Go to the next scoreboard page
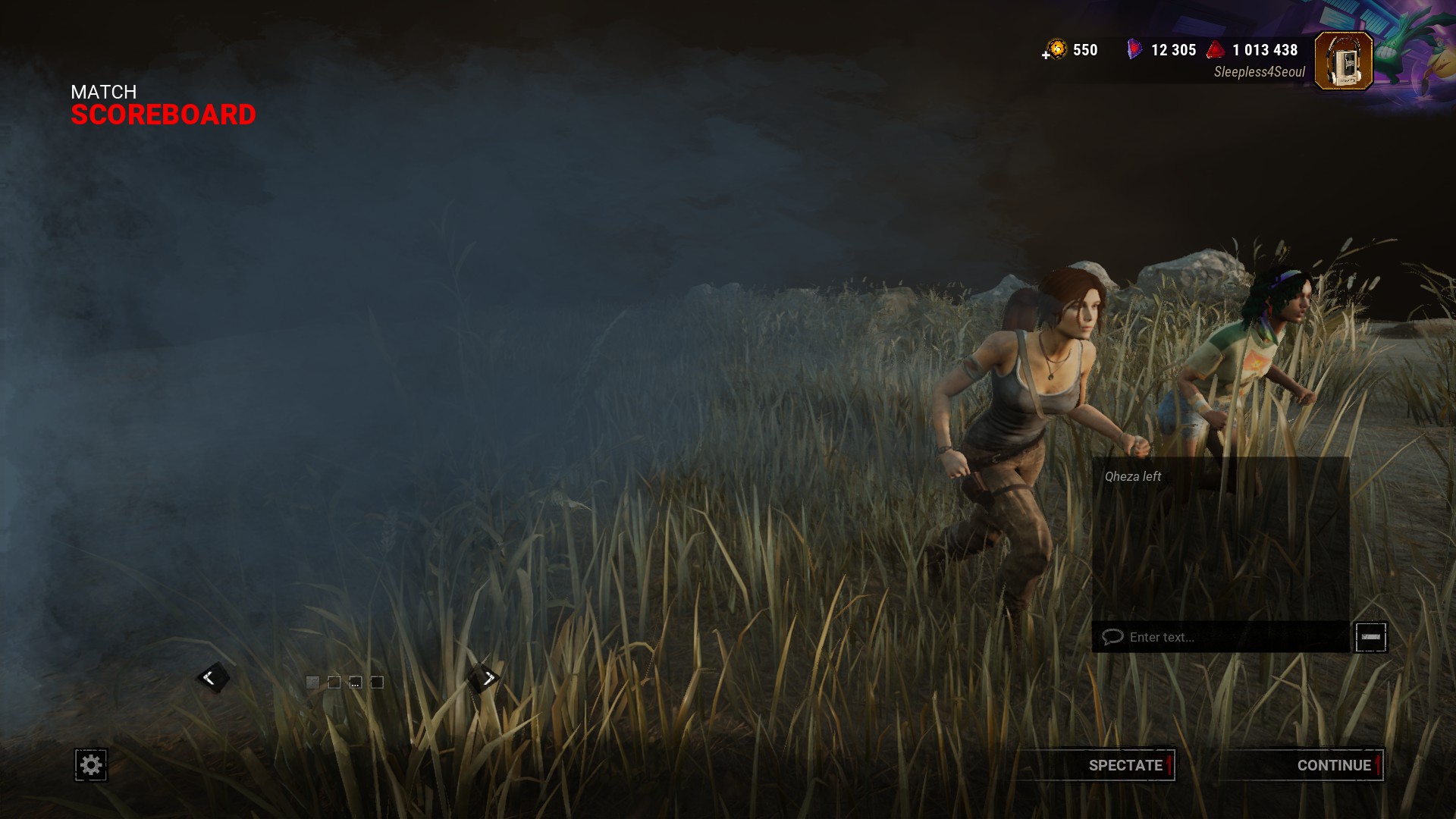1456x819 pixels. (485, 677)
